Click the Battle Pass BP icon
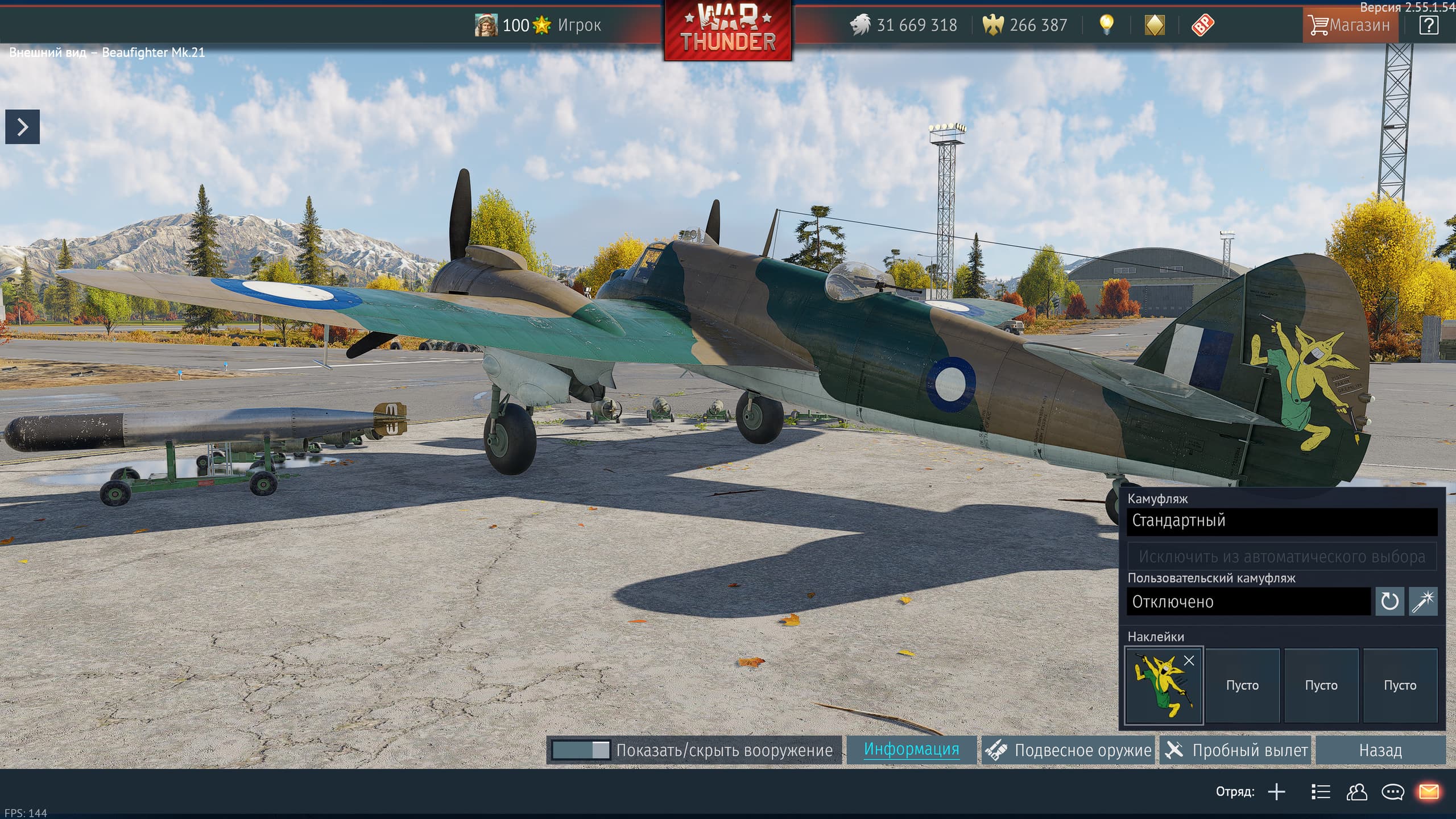The height and width of the screenshot is (819, 1456). pyautogui.click(x=1202, y=25)
